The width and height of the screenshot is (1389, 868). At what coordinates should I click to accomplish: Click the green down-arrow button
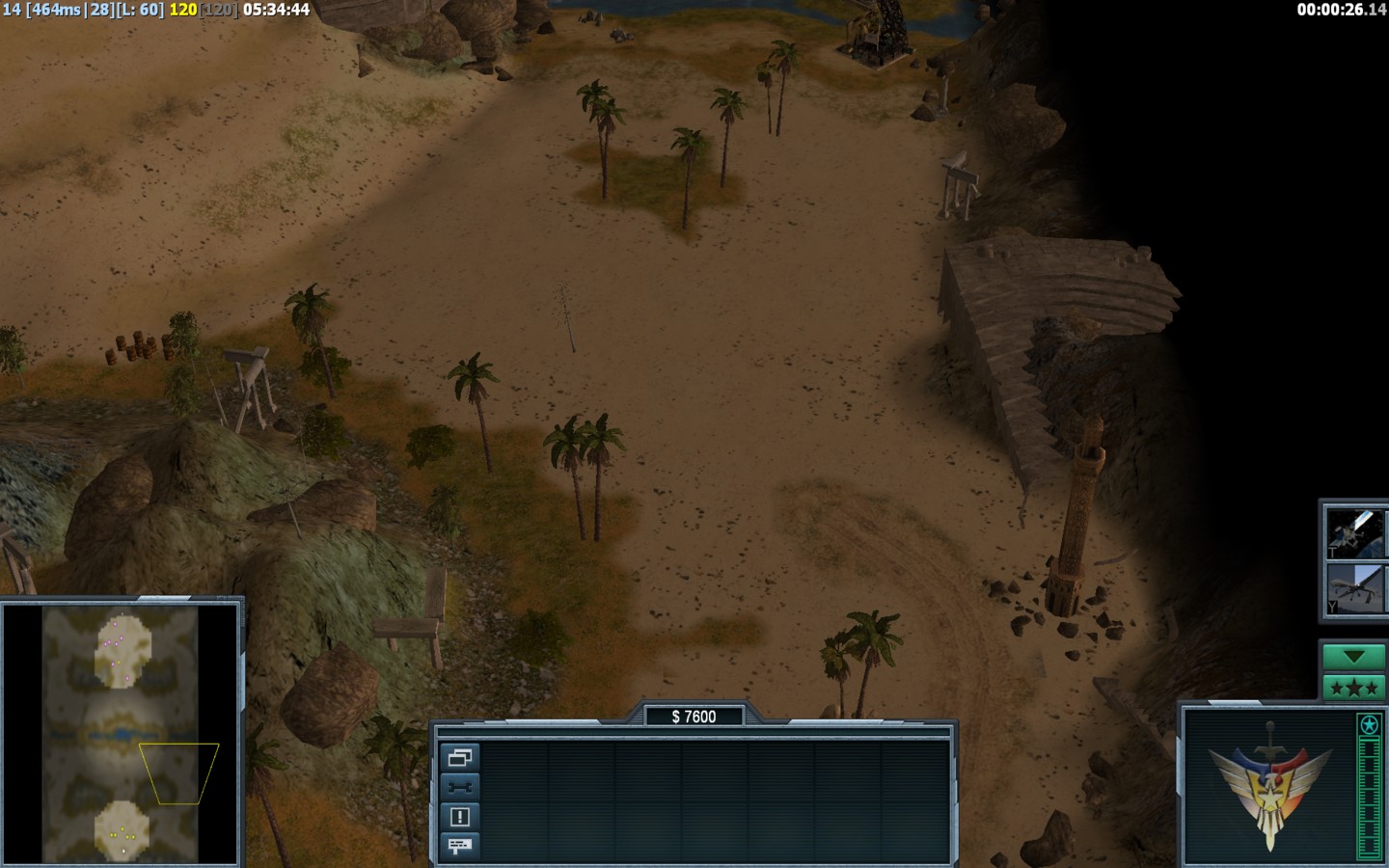tap(1353, 657)
